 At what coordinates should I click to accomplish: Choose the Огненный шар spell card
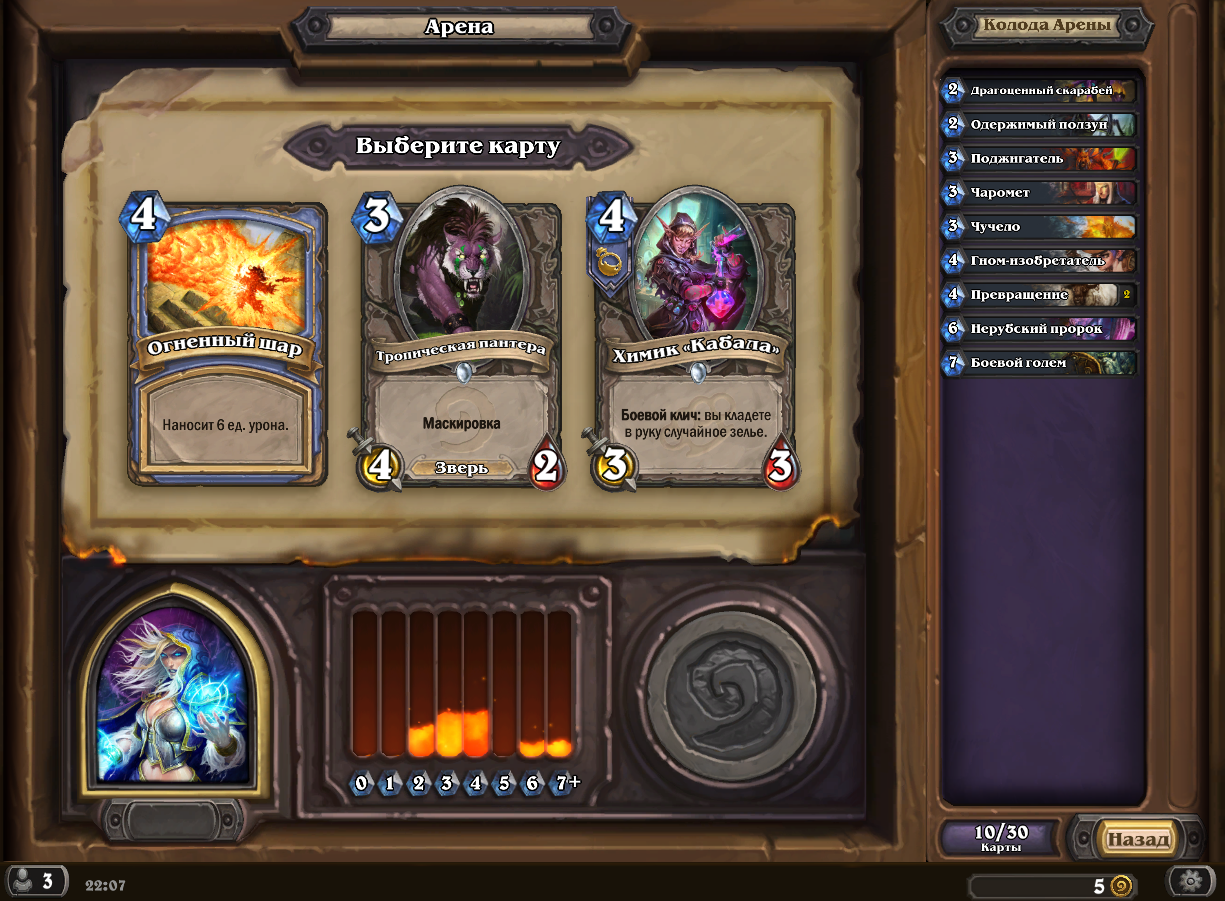click(x=228, y=345)
